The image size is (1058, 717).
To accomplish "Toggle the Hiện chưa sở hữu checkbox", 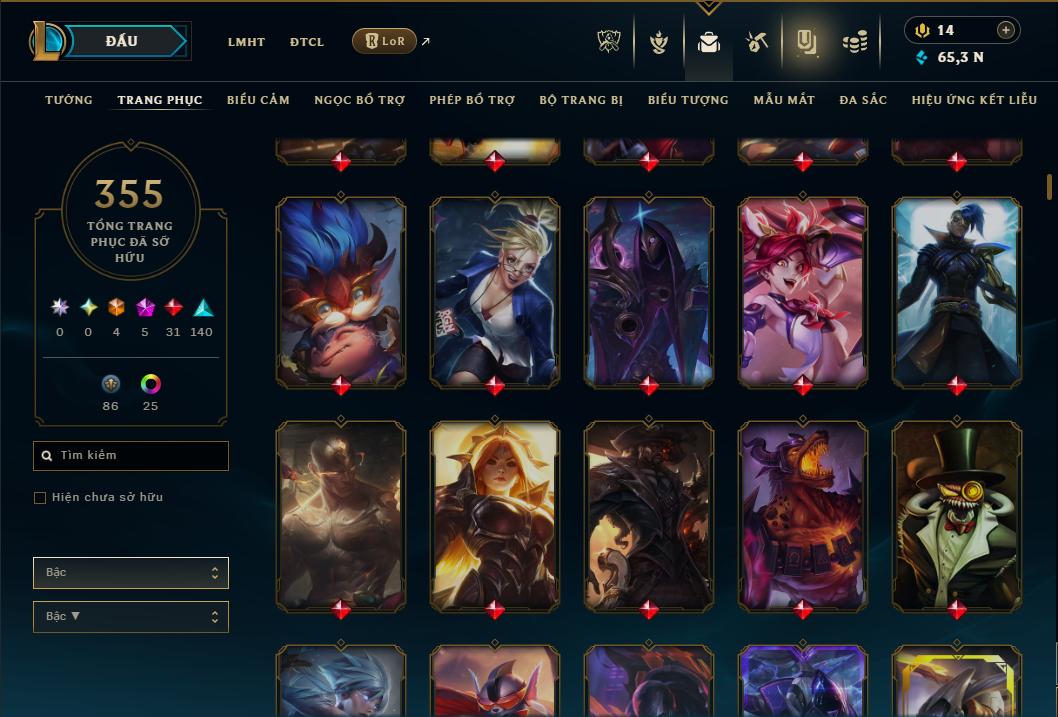I will coord(40,498).
